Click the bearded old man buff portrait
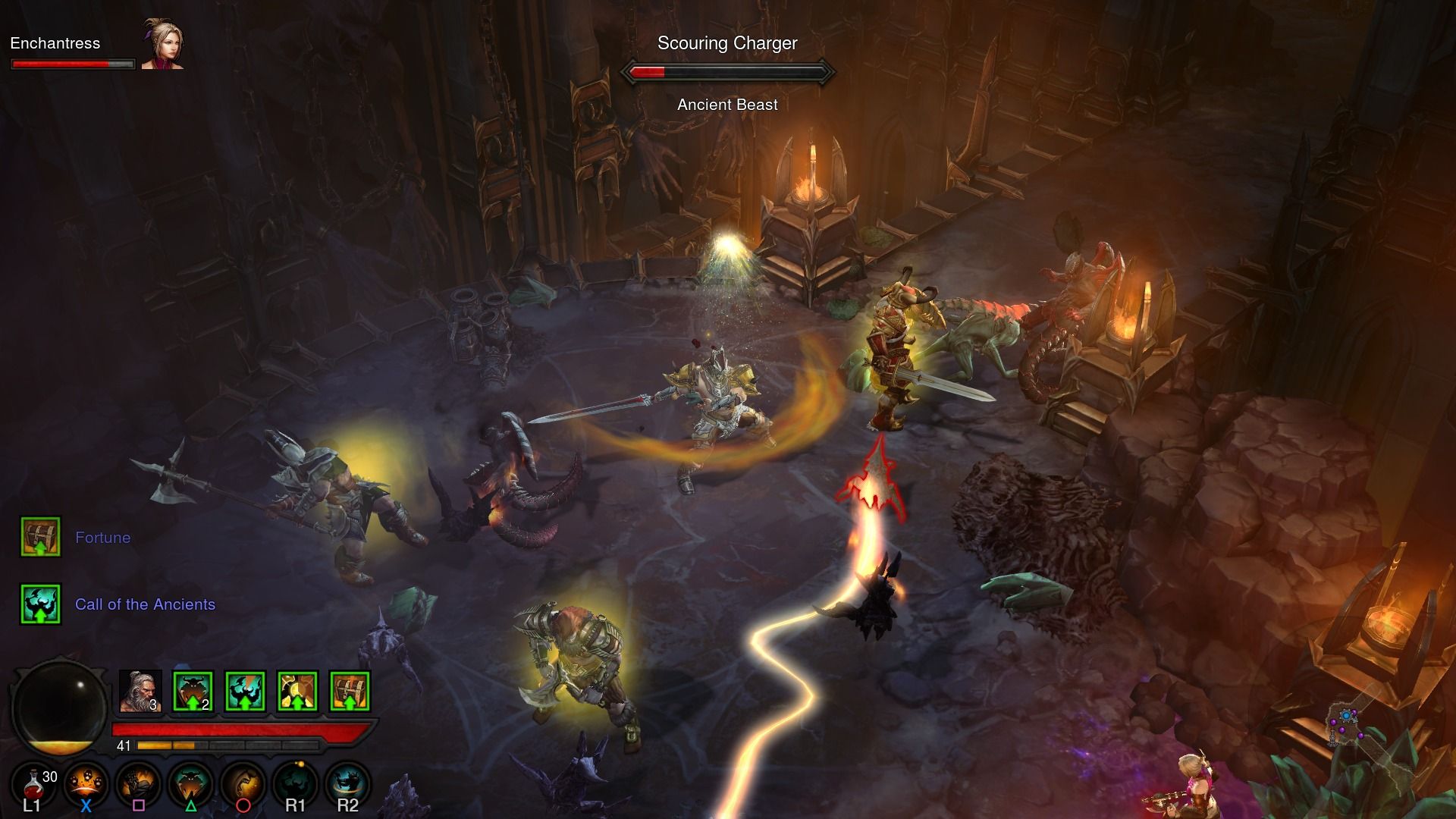This screenshot has width=1456, height=819. coord(140,692)
